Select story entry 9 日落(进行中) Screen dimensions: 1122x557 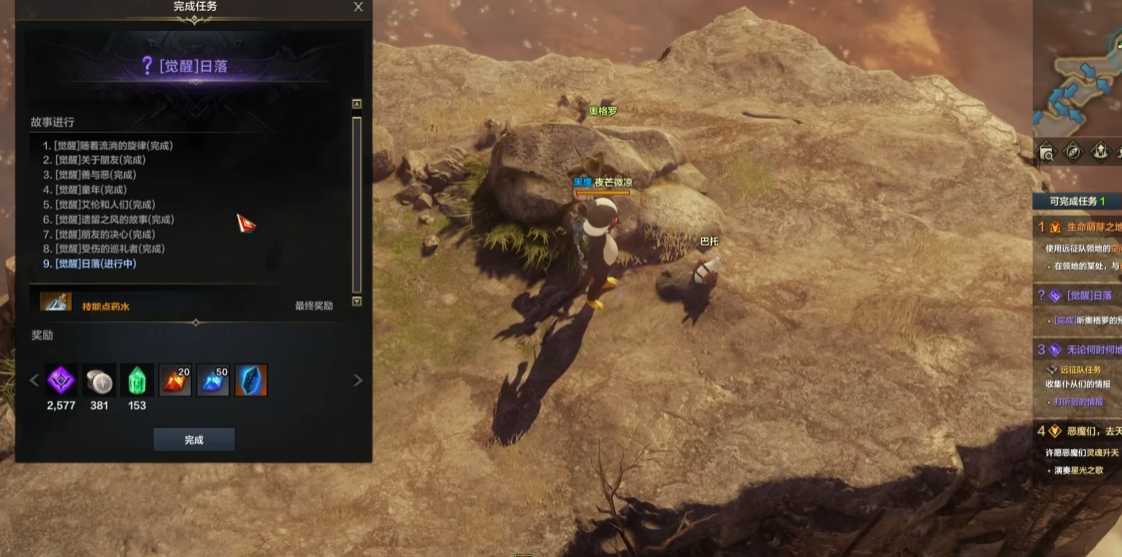coord(90,264)
